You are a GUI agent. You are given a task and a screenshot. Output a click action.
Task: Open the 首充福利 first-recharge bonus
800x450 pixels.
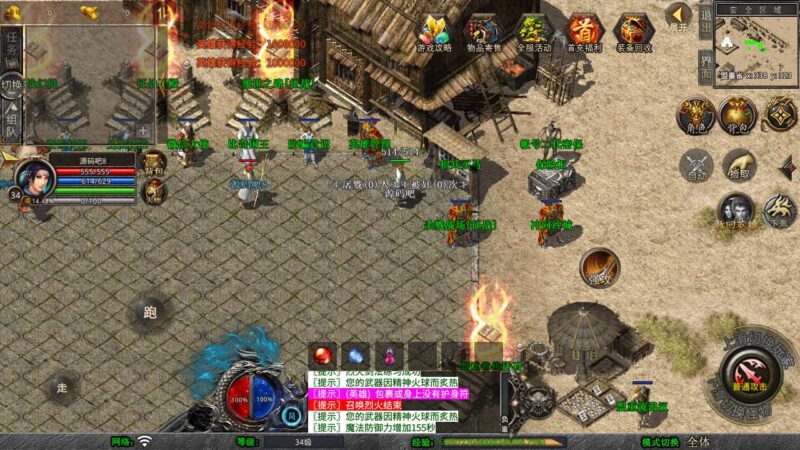coord(583,32)
